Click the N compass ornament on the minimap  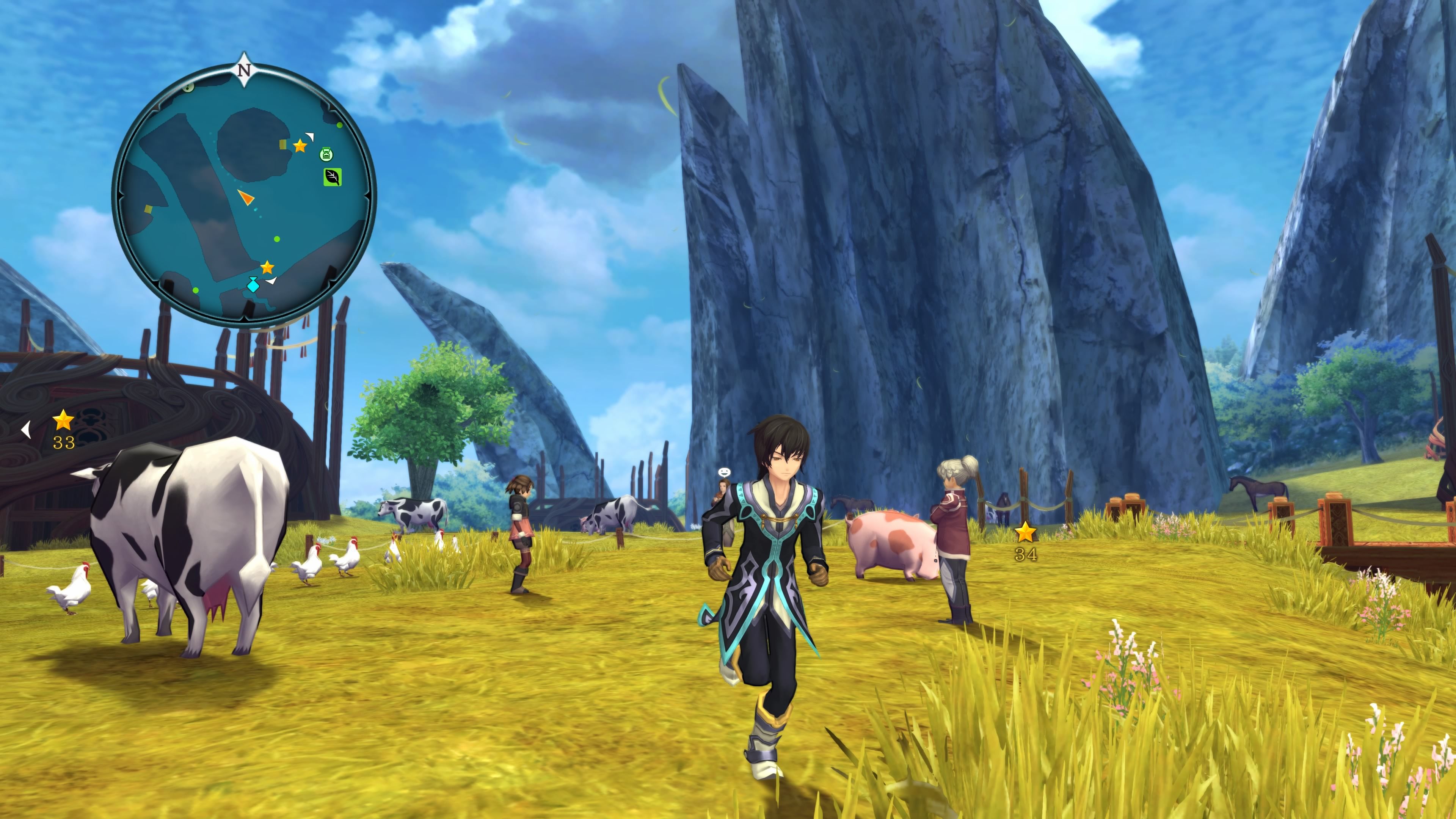(244, 69)
